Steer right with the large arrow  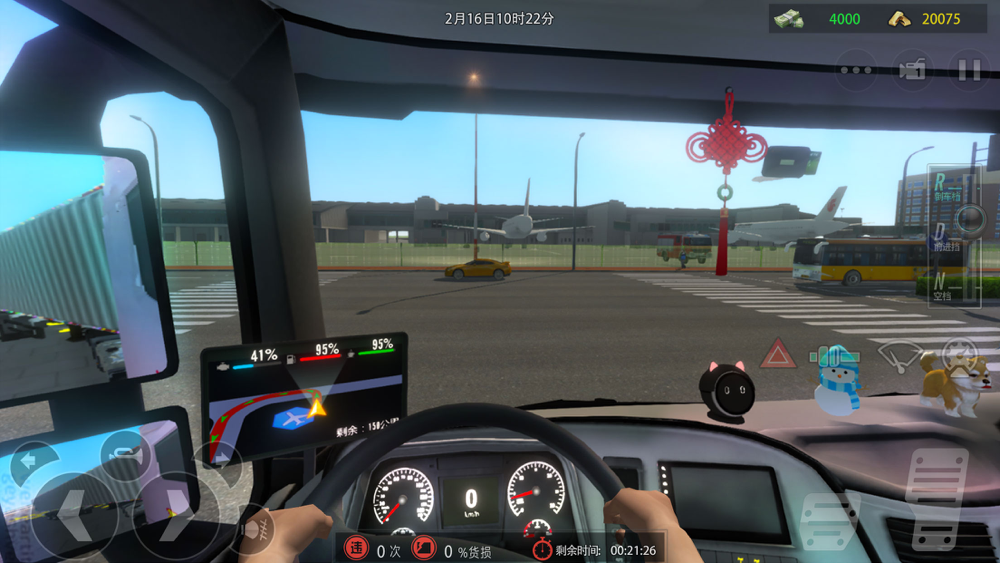pos(175,516)
